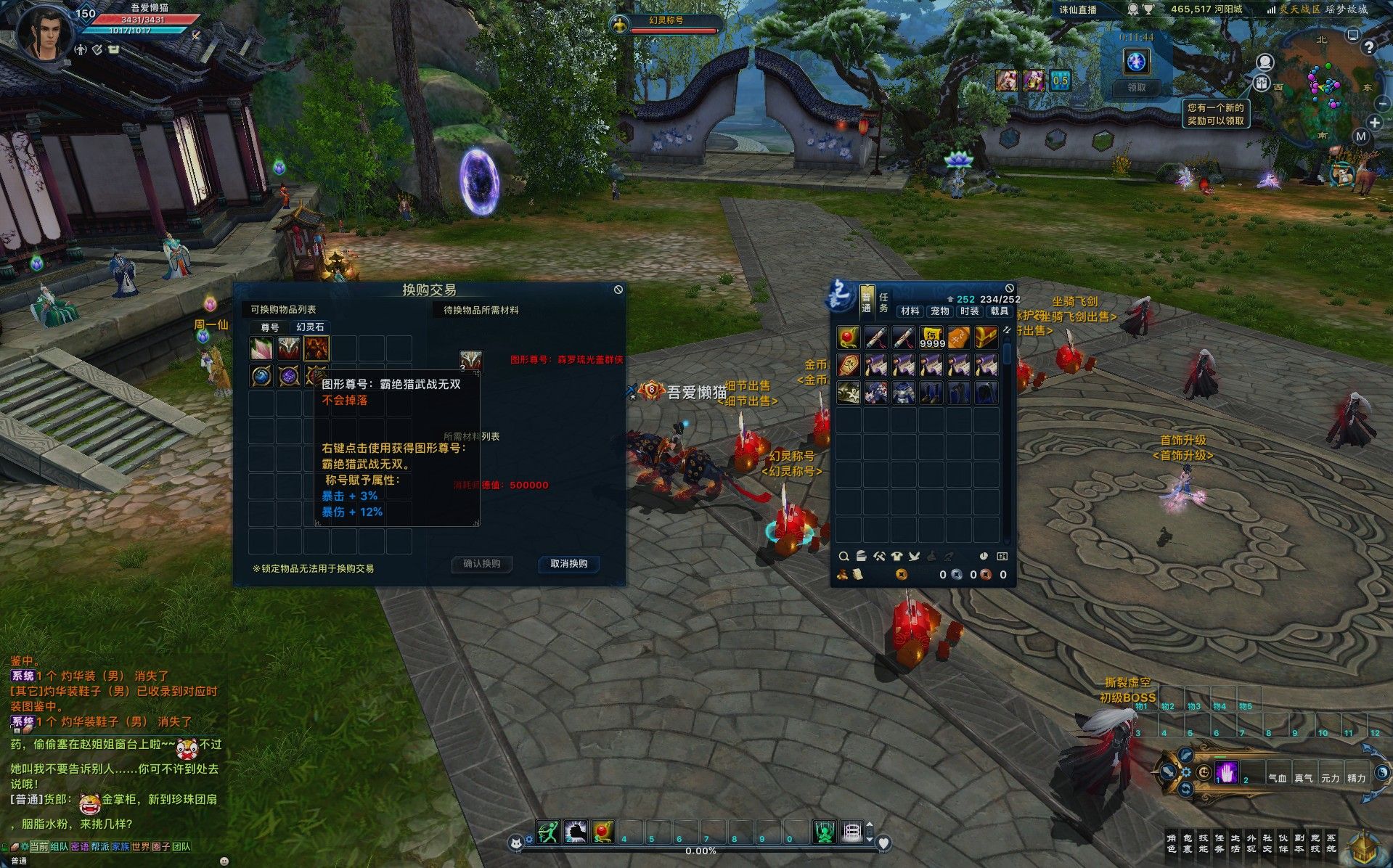The height and width of the screenshot is (868, 1393).
Task: Open the 诛仙直播 livestream panel
Action: pyautogui.click(x=1078, y=10)
